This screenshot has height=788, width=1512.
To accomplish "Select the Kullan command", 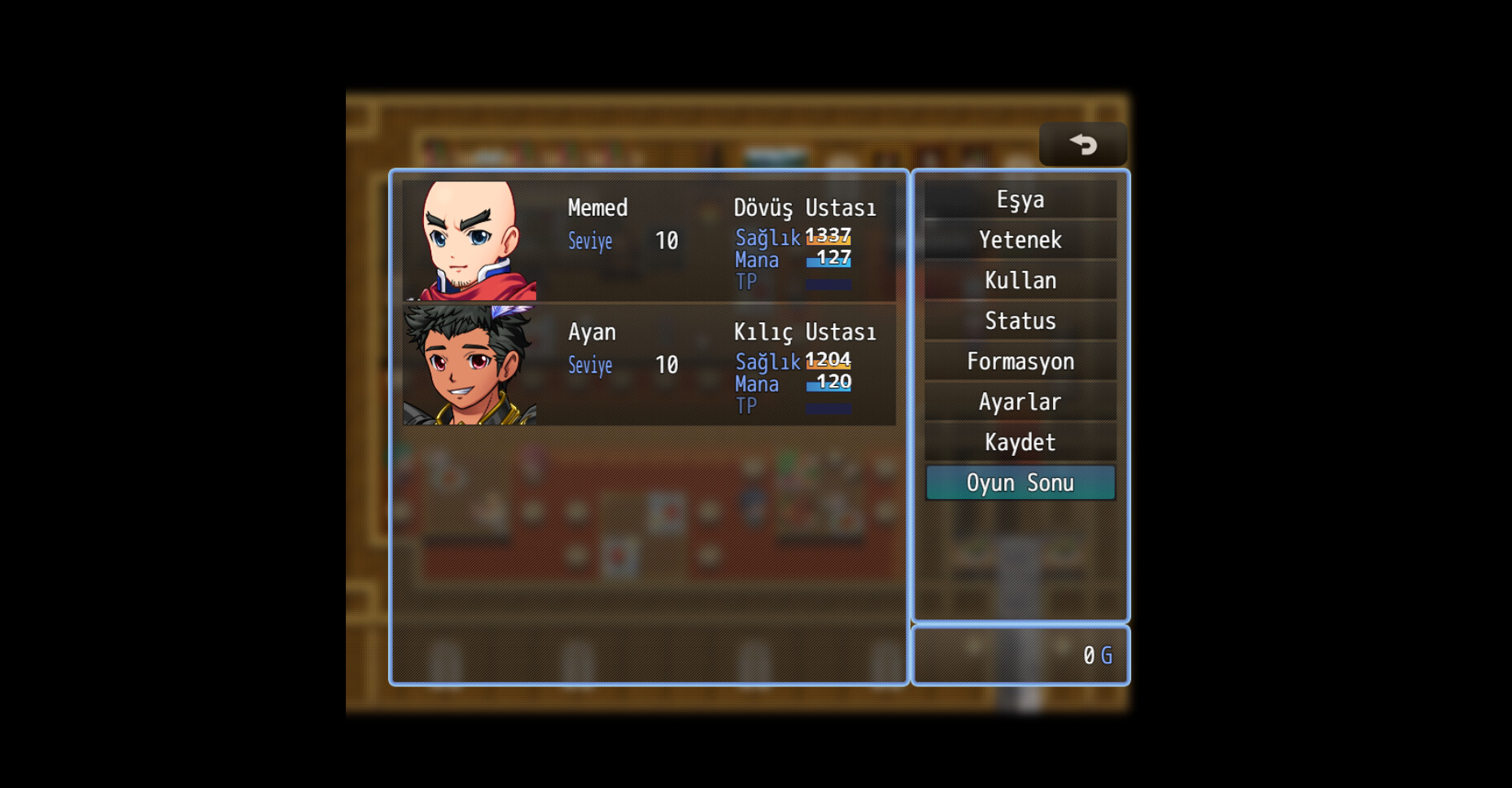I will (1020, 280).
